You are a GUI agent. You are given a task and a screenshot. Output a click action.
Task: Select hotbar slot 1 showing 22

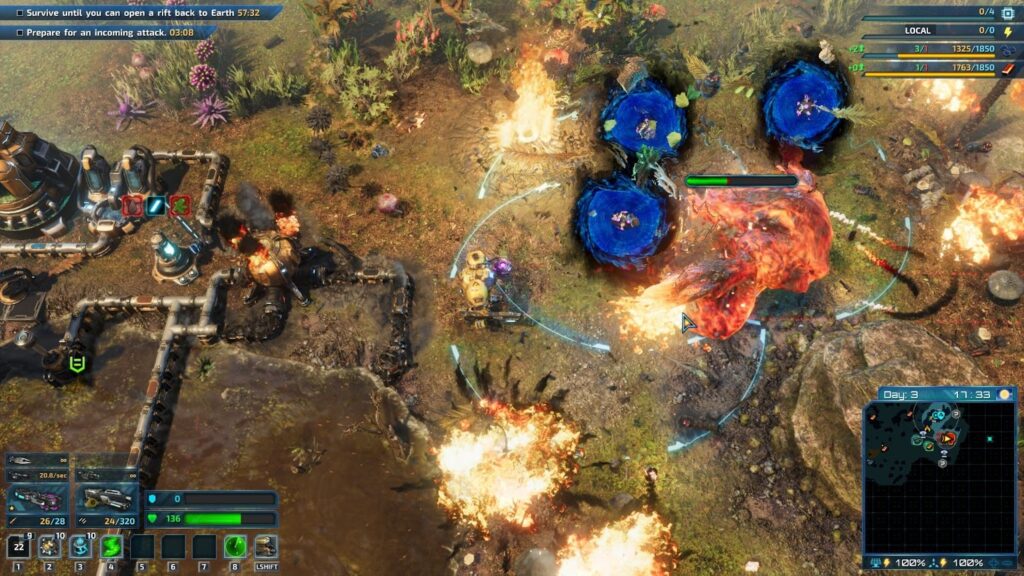point(18,546)
